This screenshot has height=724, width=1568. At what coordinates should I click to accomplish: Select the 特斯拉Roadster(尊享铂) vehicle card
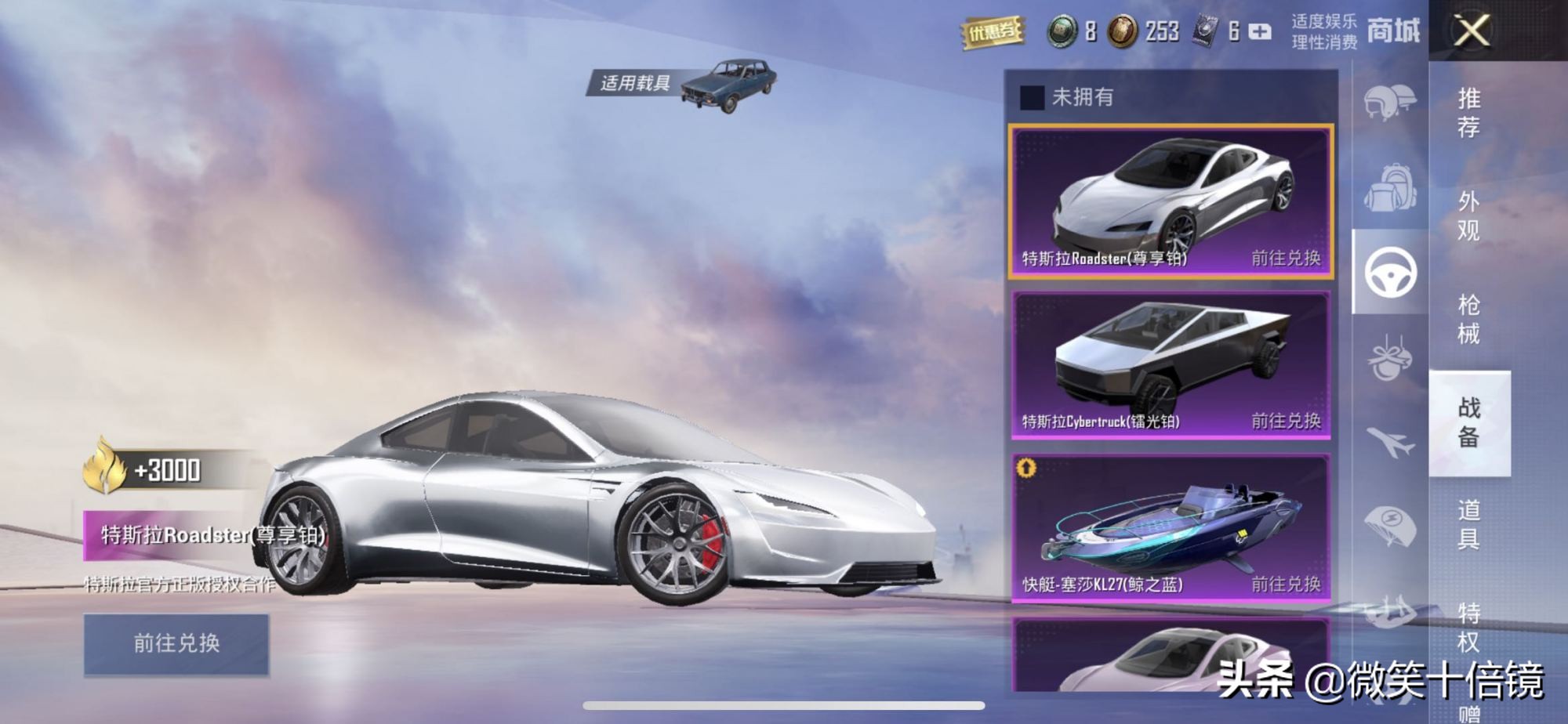click(x=1171, y=201)
